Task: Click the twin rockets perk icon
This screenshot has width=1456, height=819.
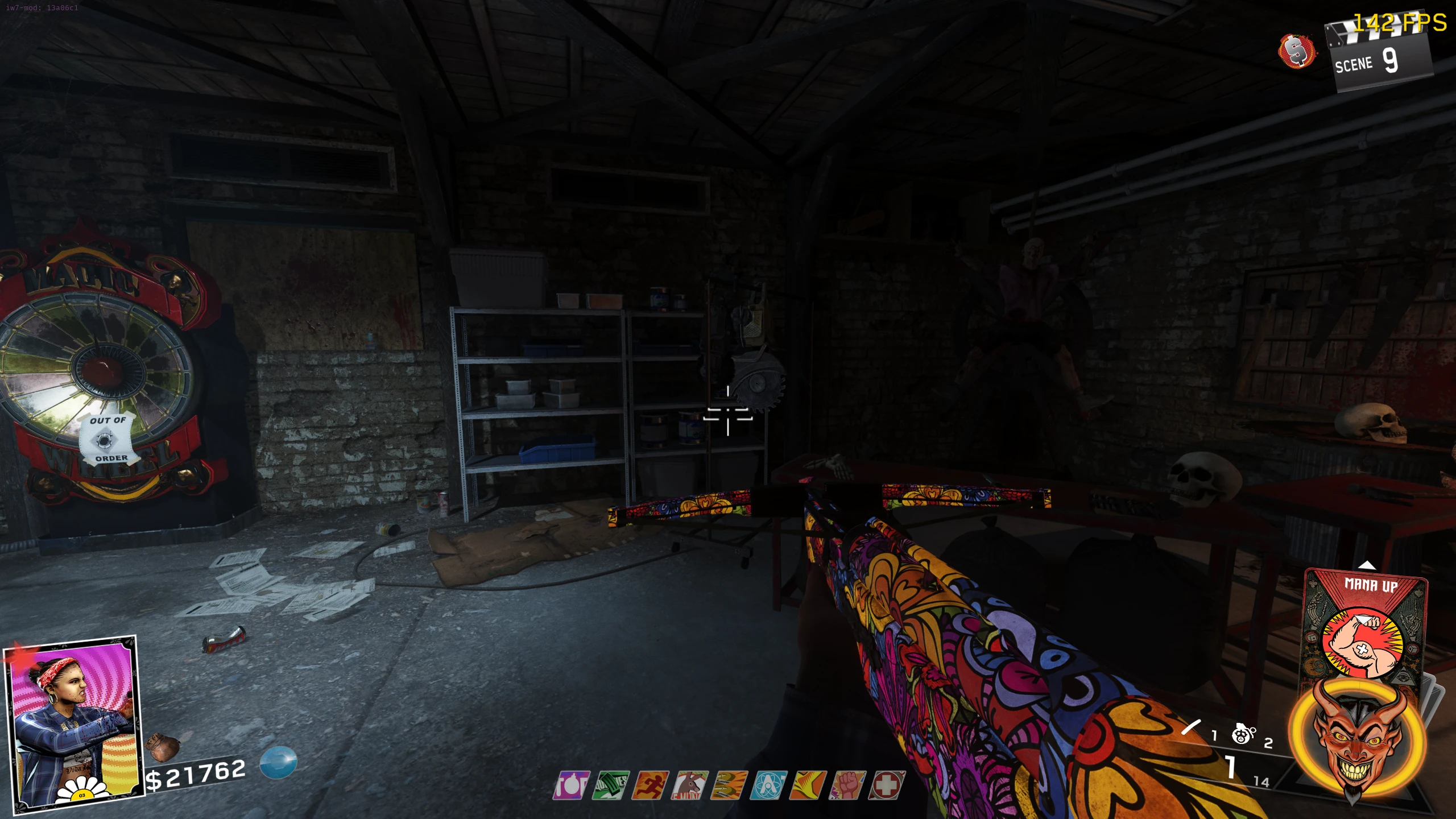Action: click(730, 785)
